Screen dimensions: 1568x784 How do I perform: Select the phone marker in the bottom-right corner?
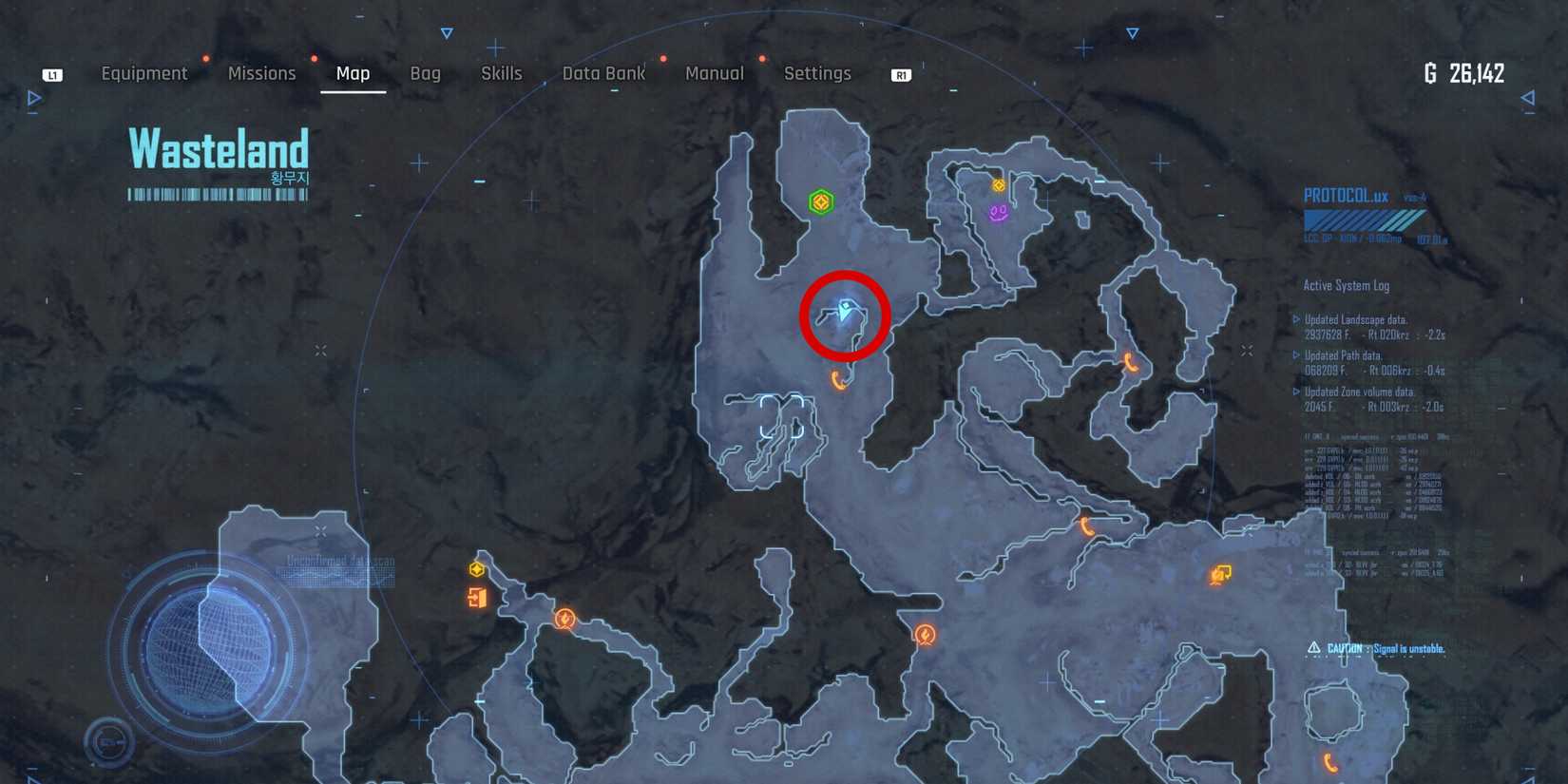click(1329, 761)
